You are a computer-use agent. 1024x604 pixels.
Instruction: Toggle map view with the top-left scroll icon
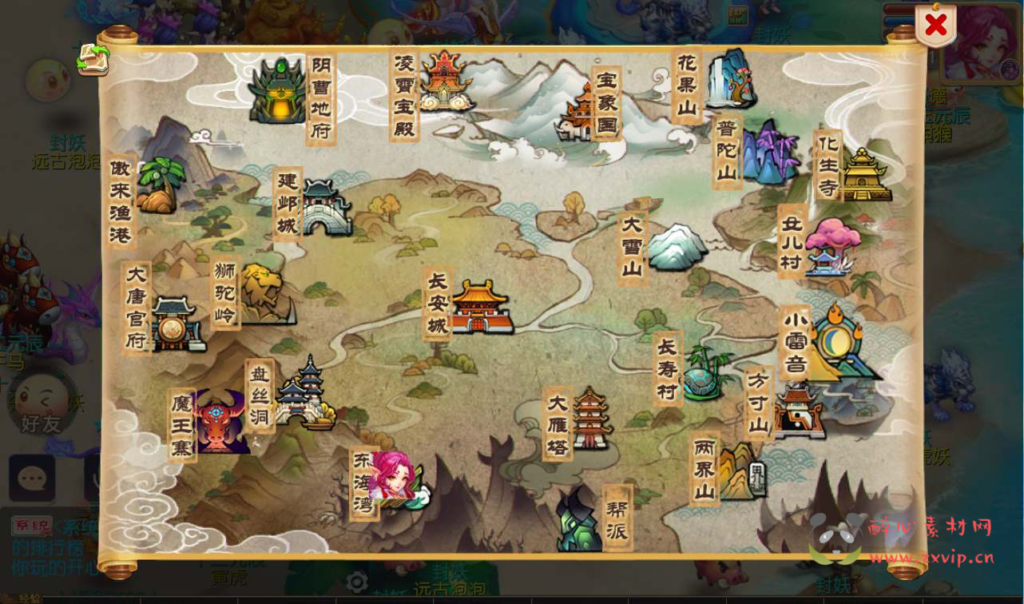coord(93,59)
